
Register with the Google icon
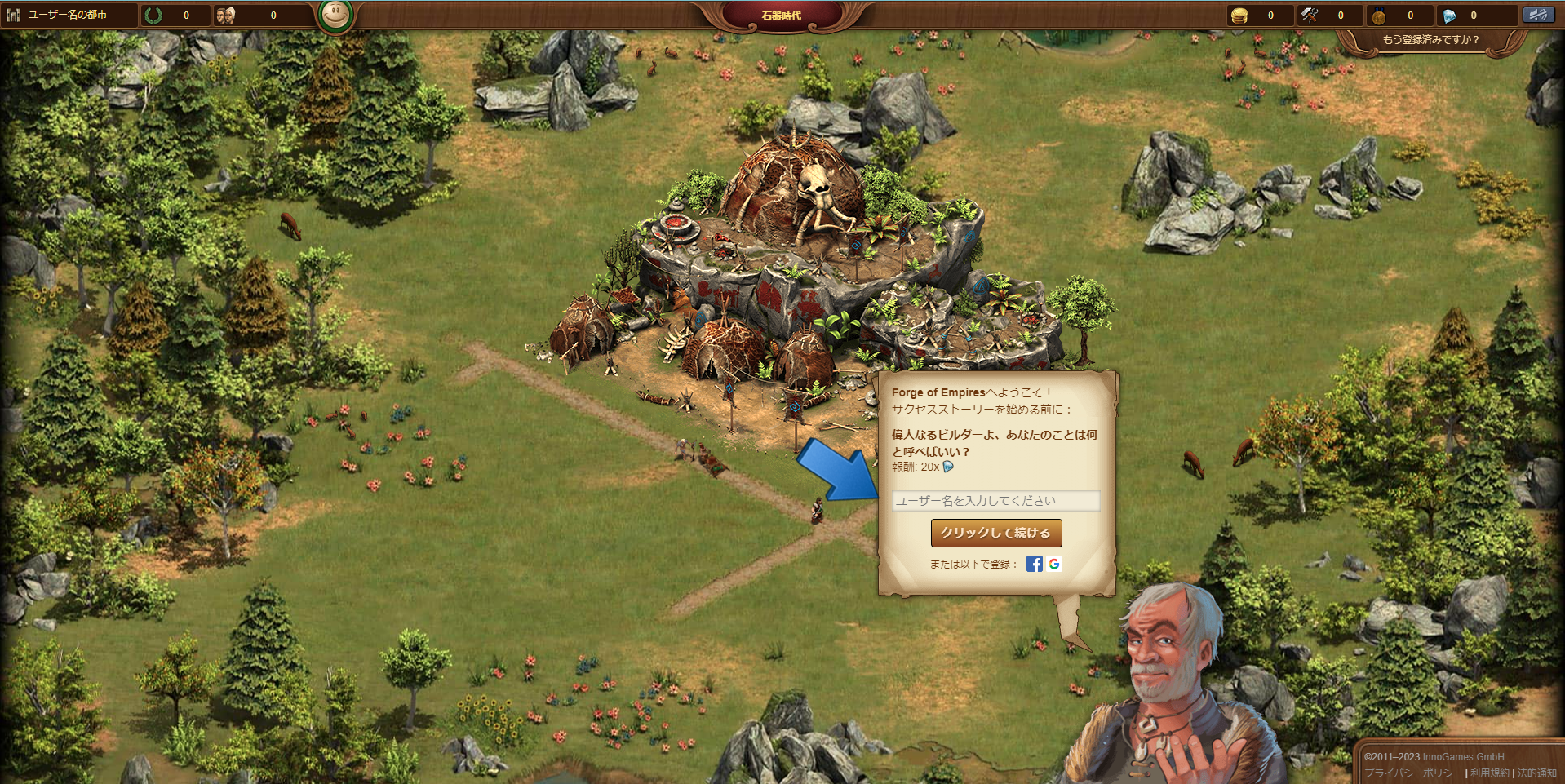click(1054, 564)
